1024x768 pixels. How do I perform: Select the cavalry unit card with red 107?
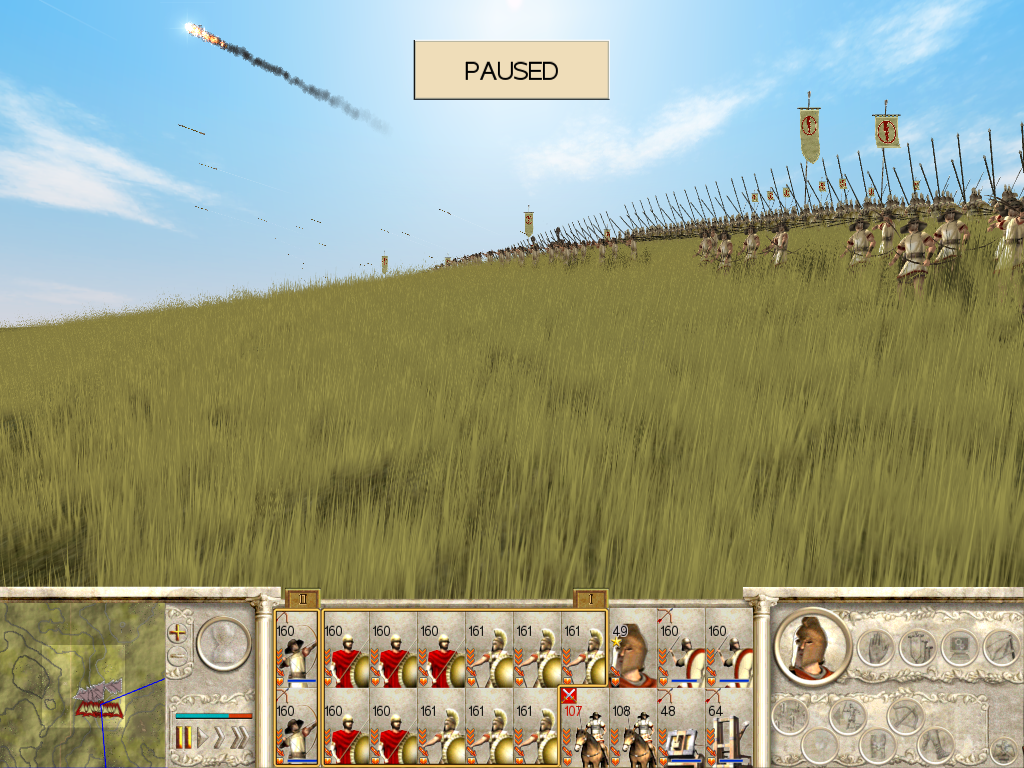click(584, 727)
